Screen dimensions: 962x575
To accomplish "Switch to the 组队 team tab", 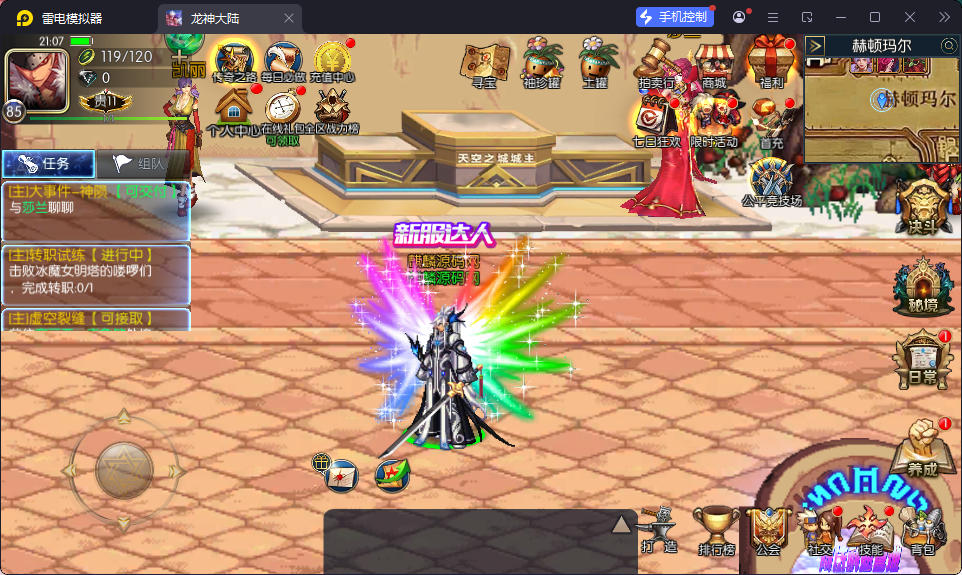I will (144, 164).
